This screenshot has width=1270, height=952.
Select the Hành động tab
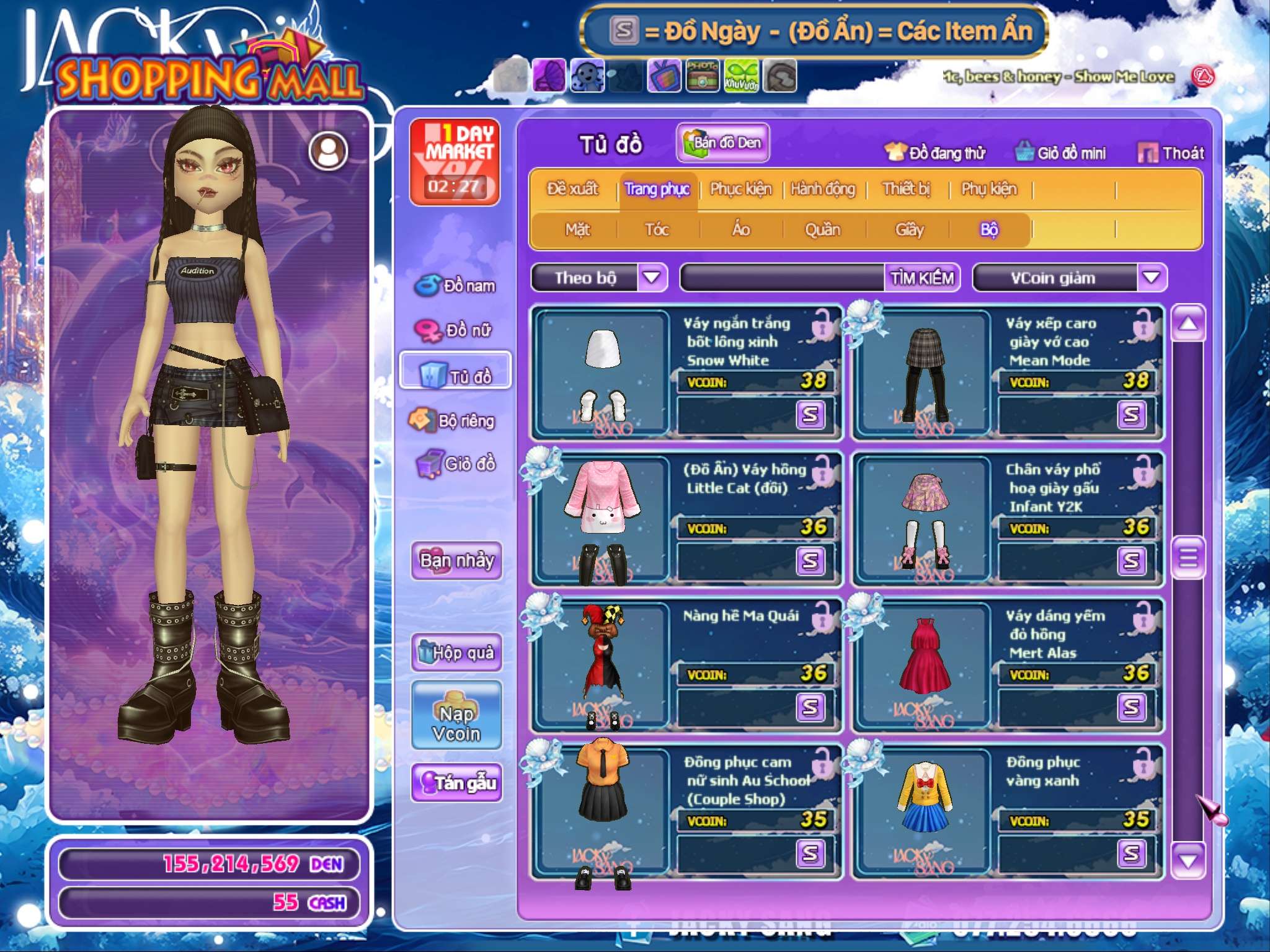pyautogui.click(x=822, y=189)
